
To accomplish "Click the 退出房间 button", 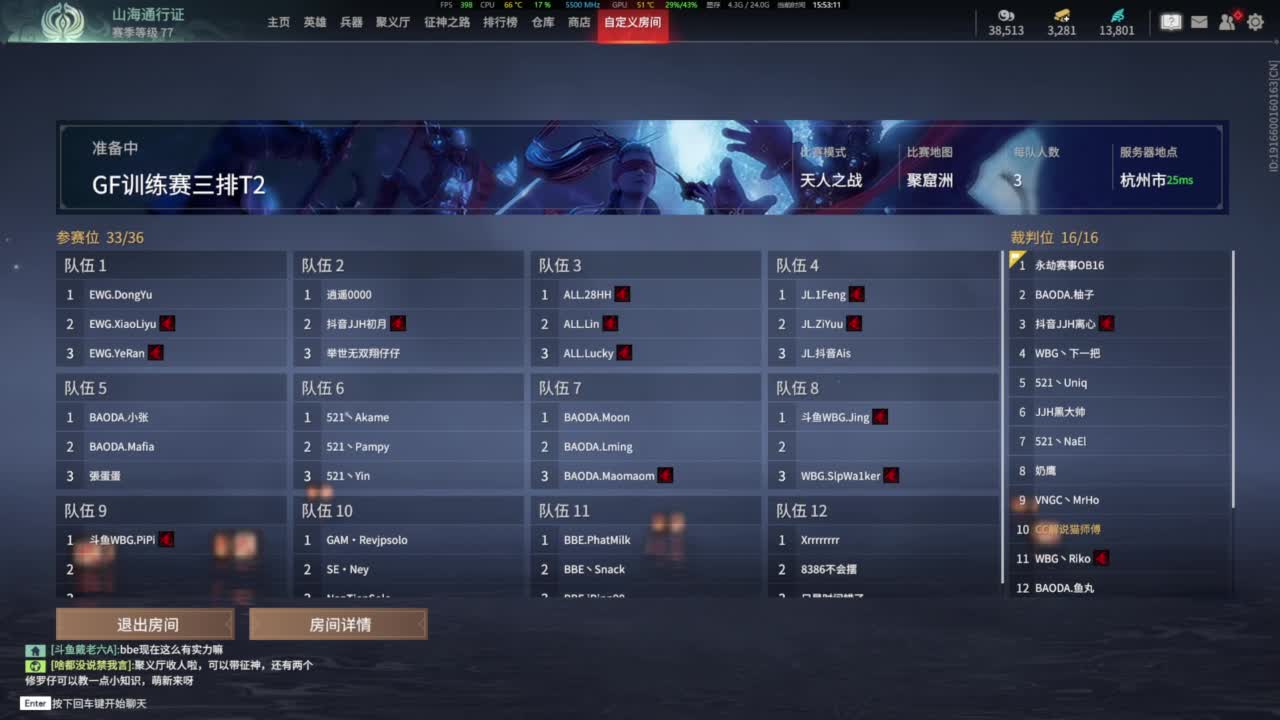I will 147,624.
